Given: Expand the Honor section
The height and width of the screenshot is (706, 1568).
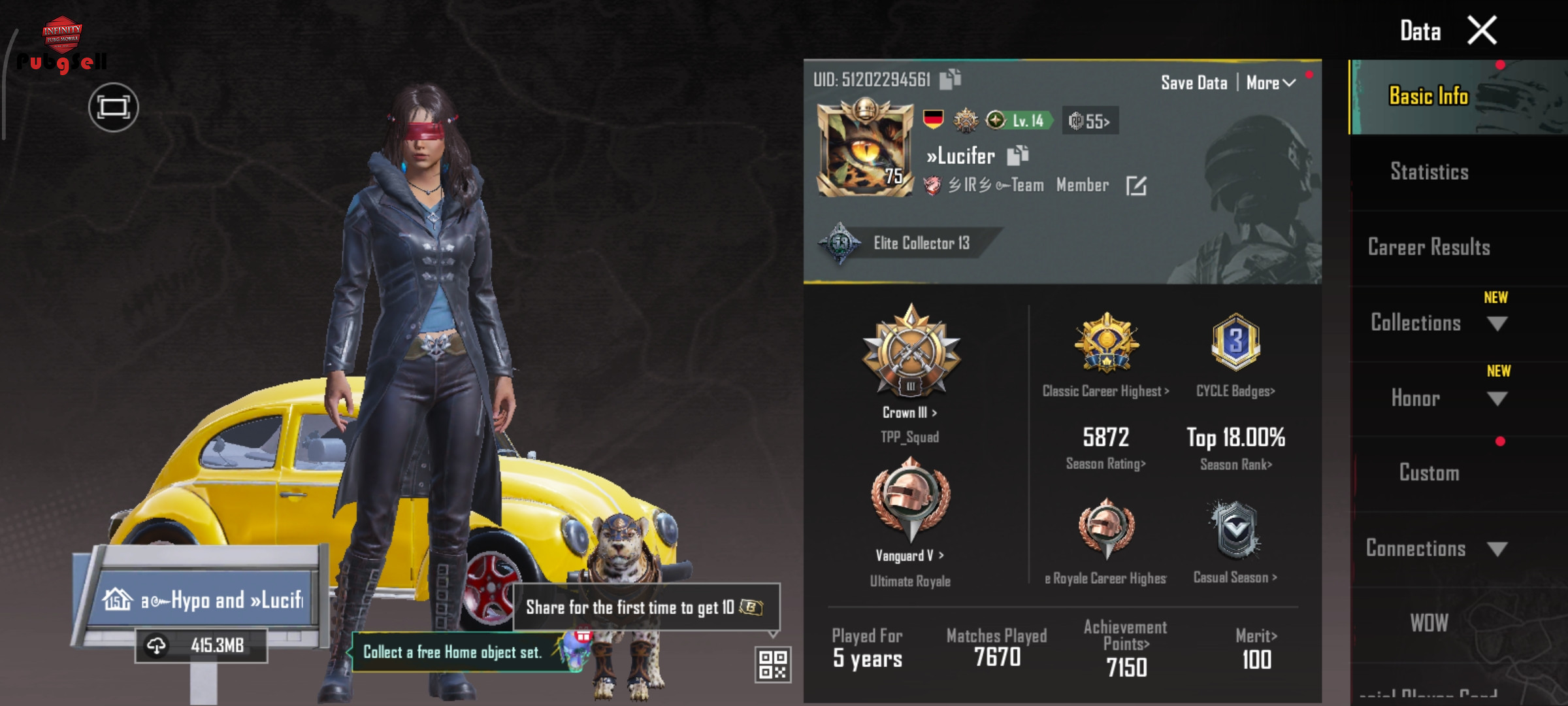Looking at the screenshot, I should (1496, 399).
